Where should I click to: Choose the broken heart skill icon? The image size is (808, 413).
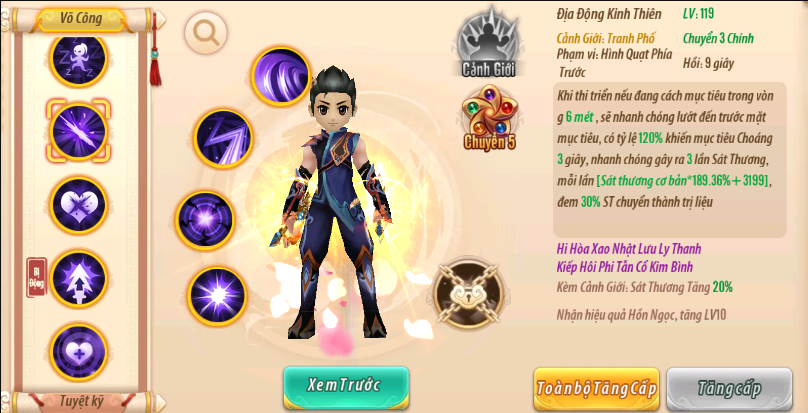click(x=78, y=204)
